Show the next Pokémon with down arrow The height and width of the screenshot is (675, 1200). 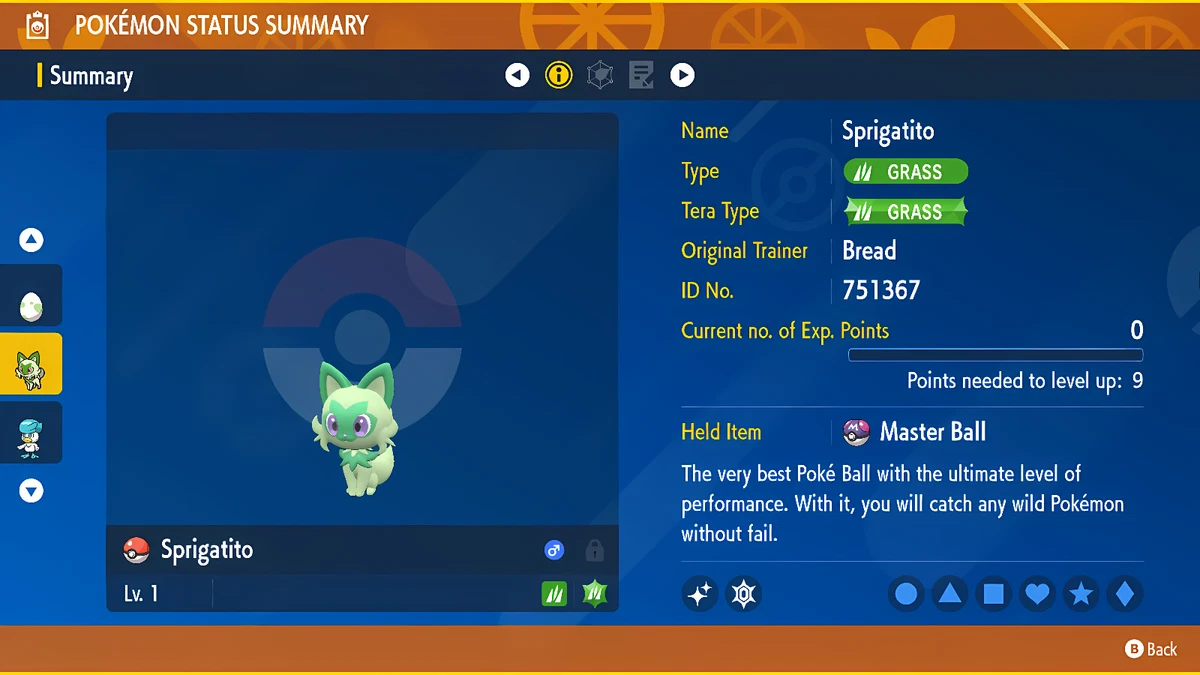coord(32,491)
